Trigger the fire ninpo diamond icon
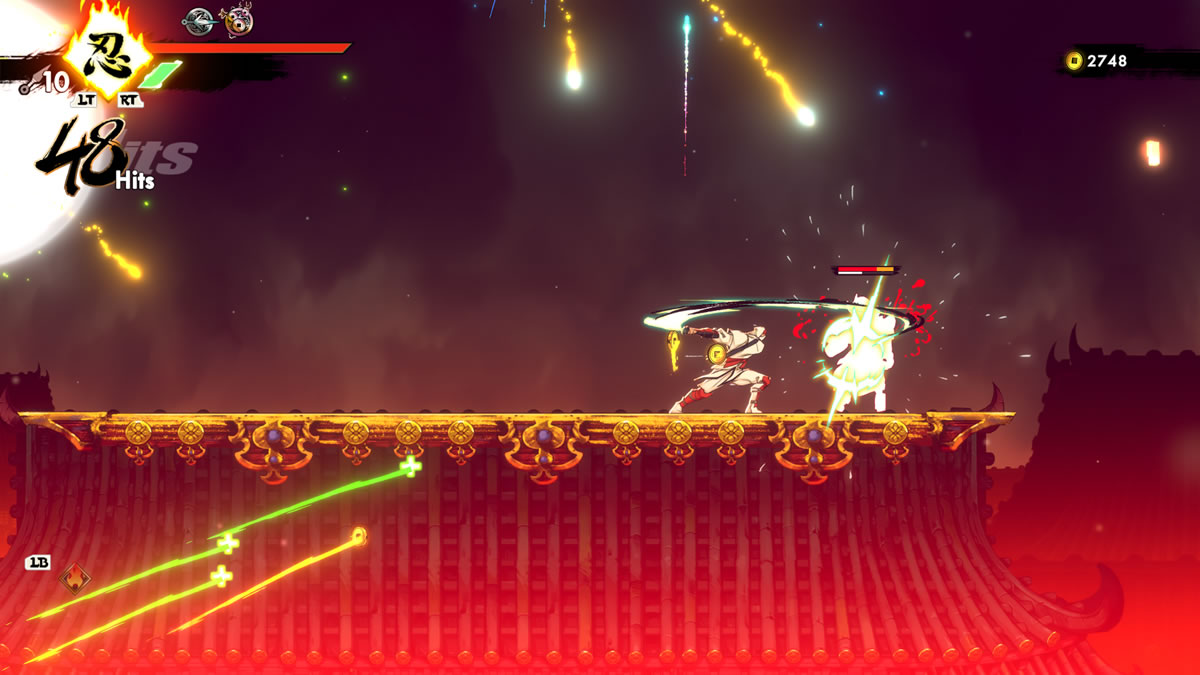This screenshot has height=675, width=1200. 74,577
